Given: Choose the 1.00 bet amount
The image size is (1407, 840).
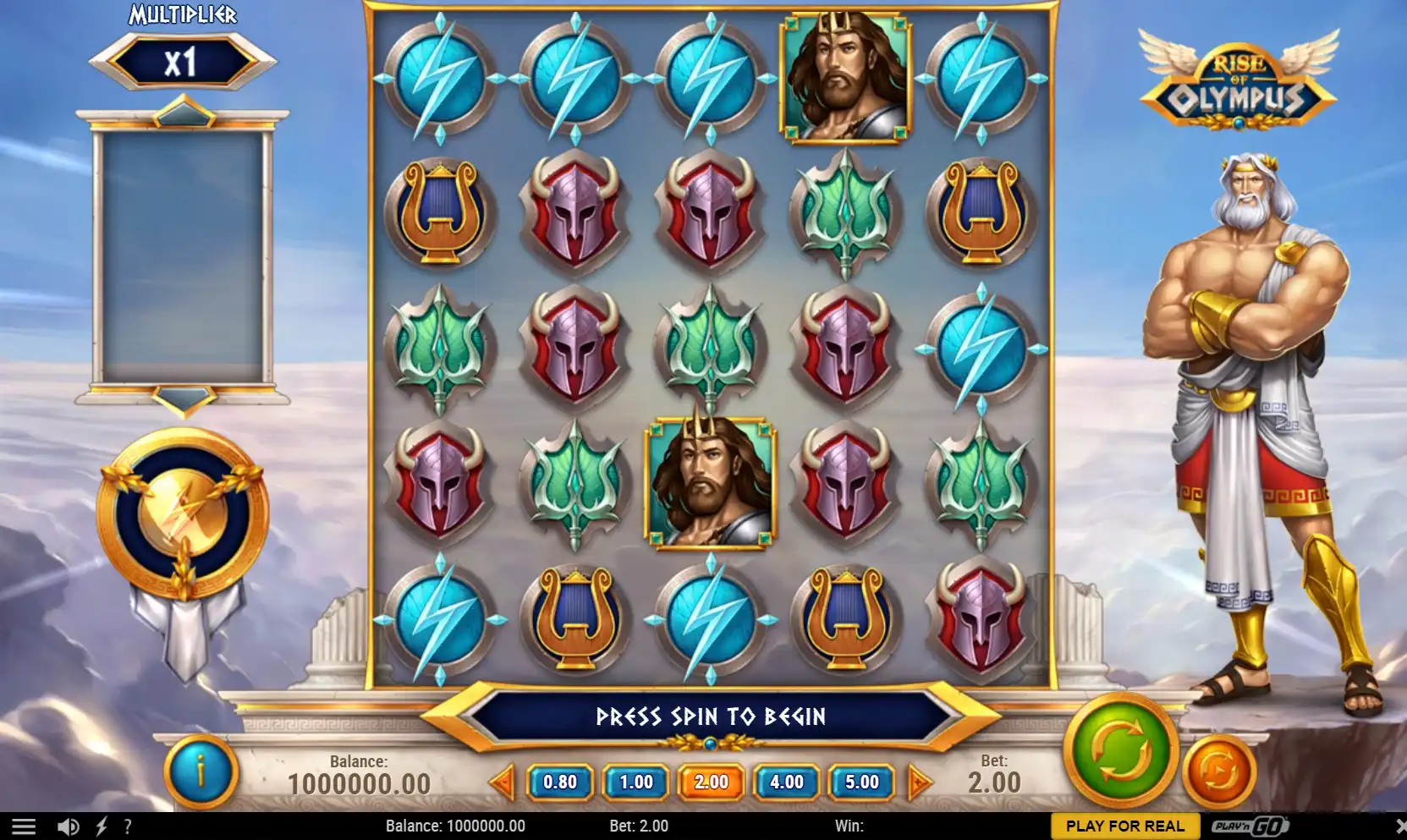Looking at the screenshot, I should [635, 782].
